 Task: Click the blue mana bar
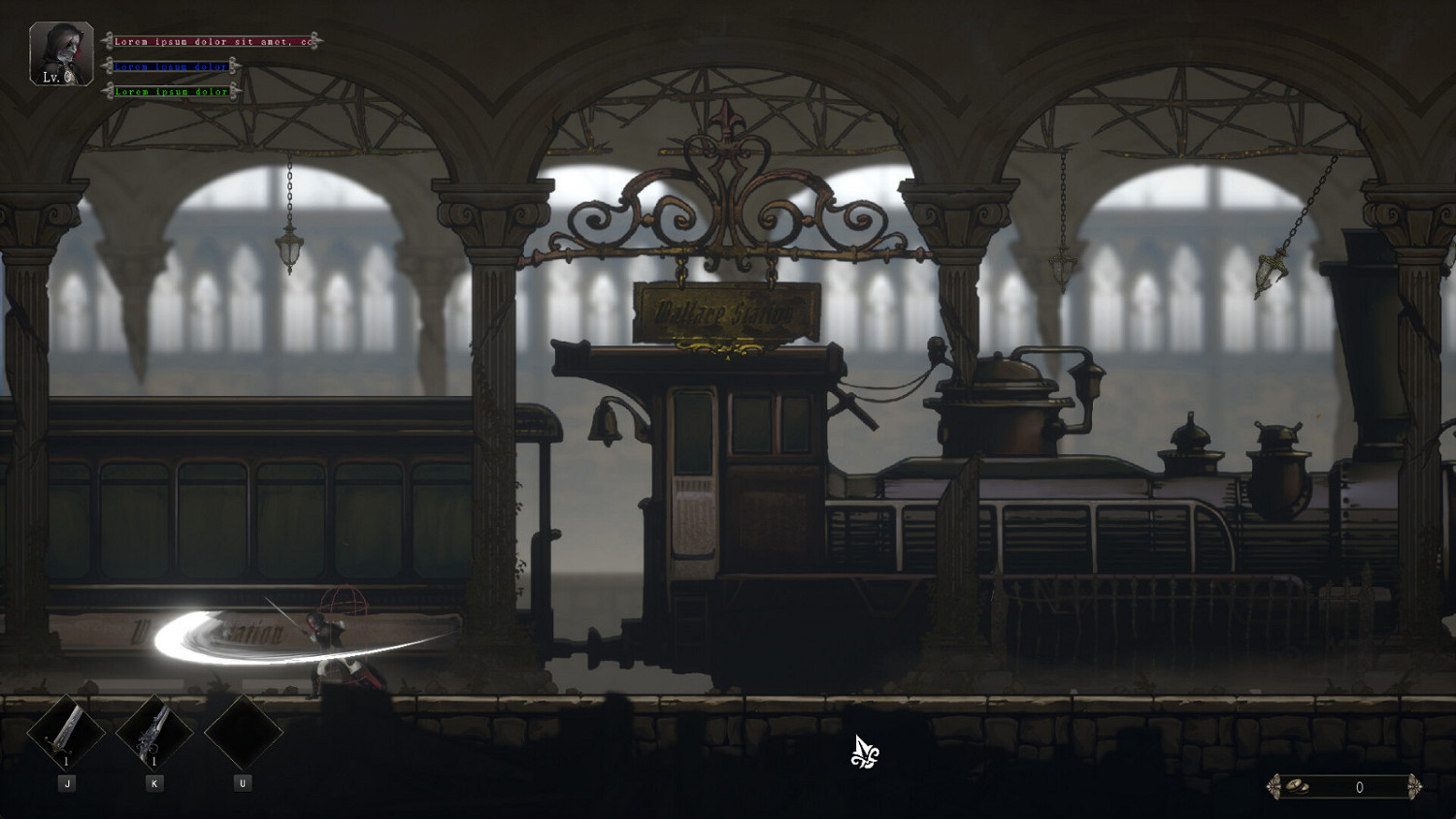click(x=170, y=67)
